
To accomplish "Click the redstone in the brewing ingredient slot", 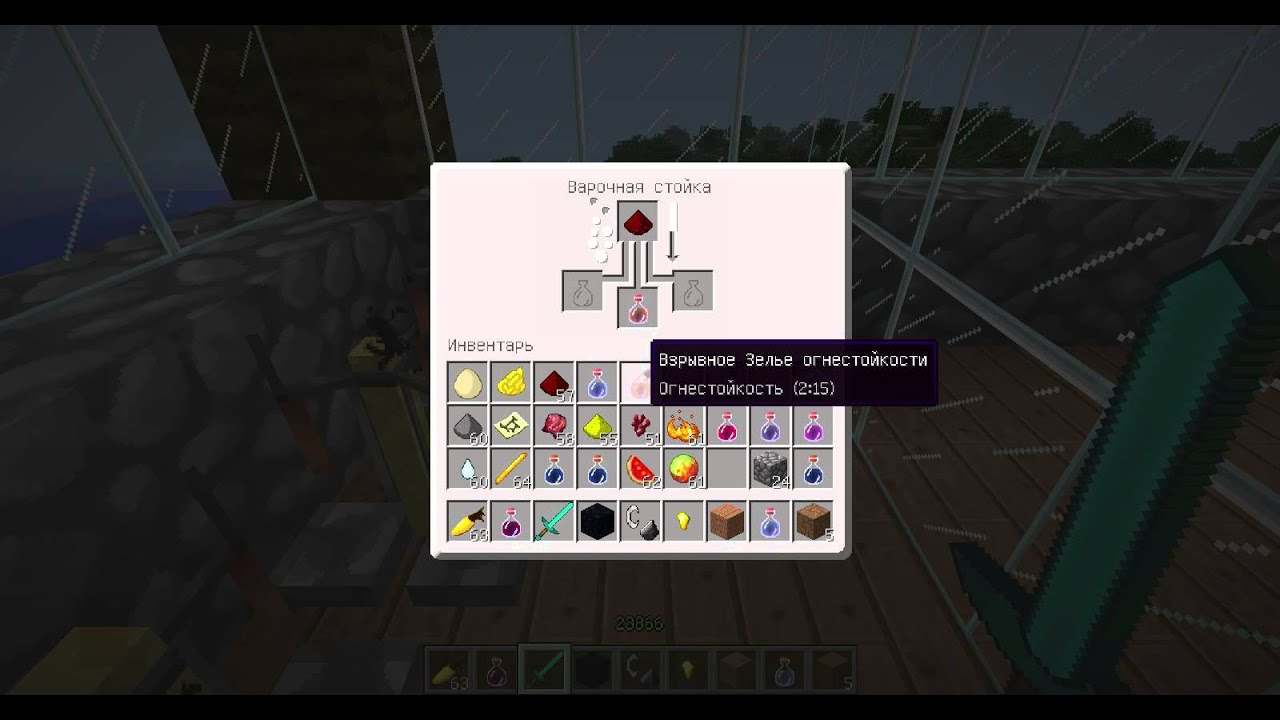I will (x=638, y=222).
